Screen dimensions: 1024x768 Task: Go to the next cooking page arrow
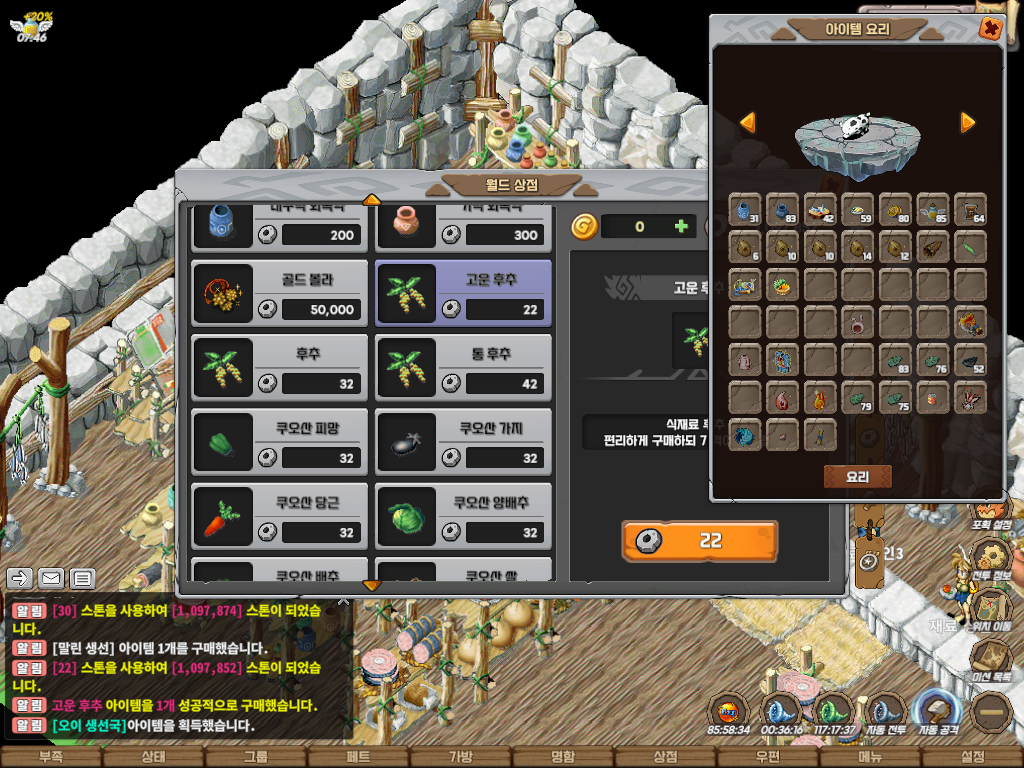click(967, 122)
